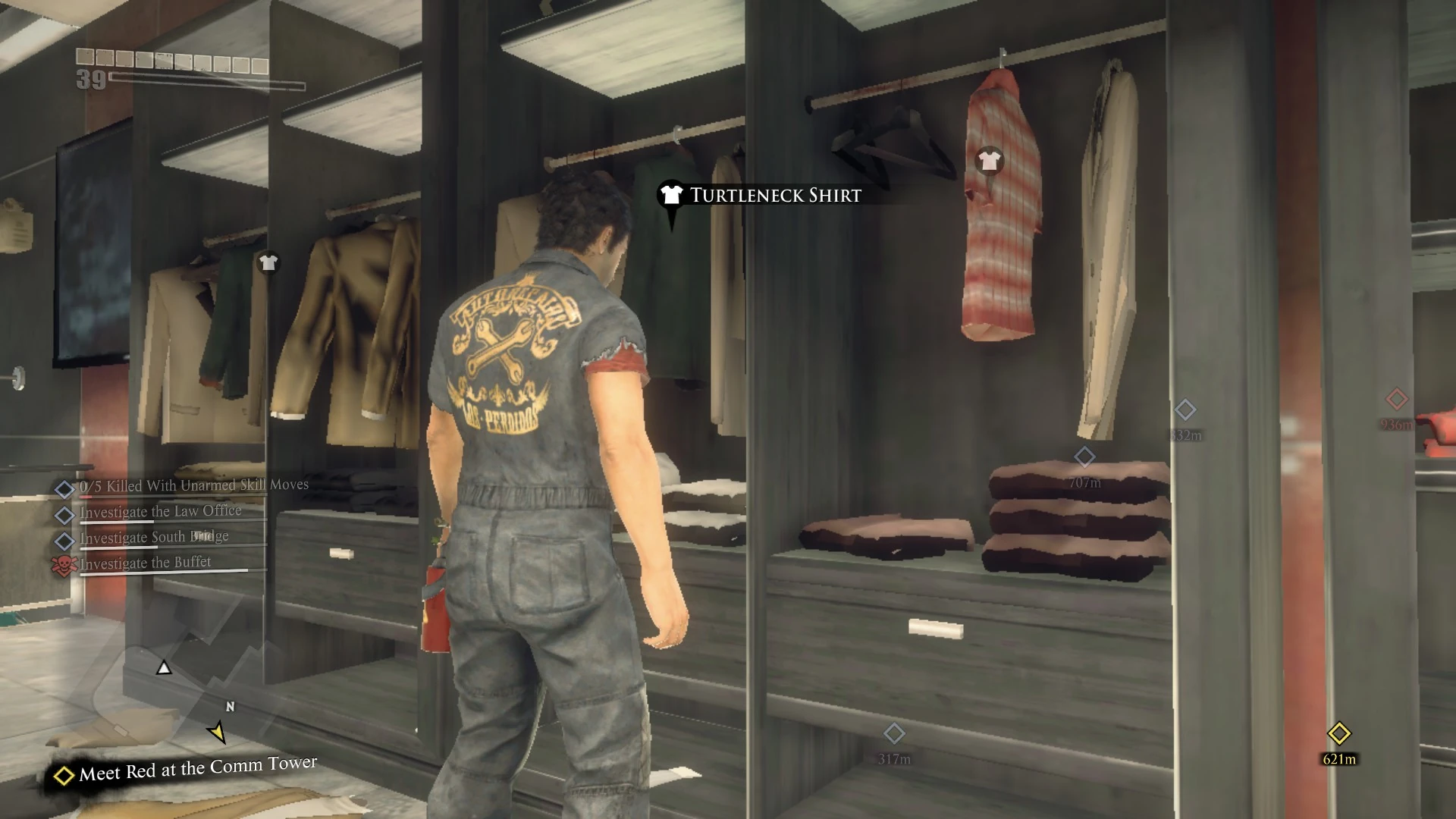Click the player arrow on the minimap
The height and width of the screenshot is (819, 1456).
[x=164, y=669]
